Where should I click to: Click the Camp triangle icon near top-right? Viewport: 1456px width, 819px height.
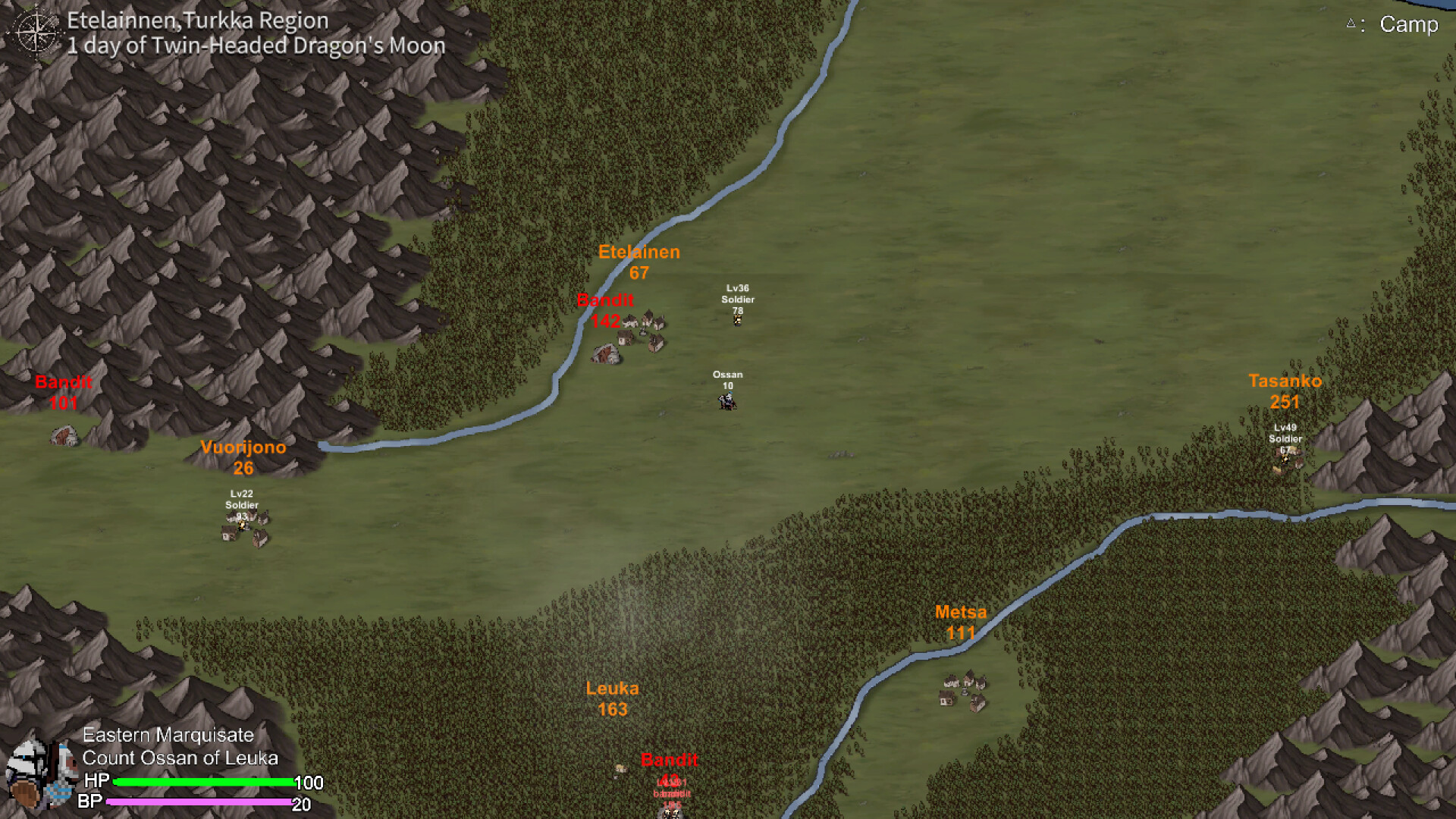[x=1351, y=23]
